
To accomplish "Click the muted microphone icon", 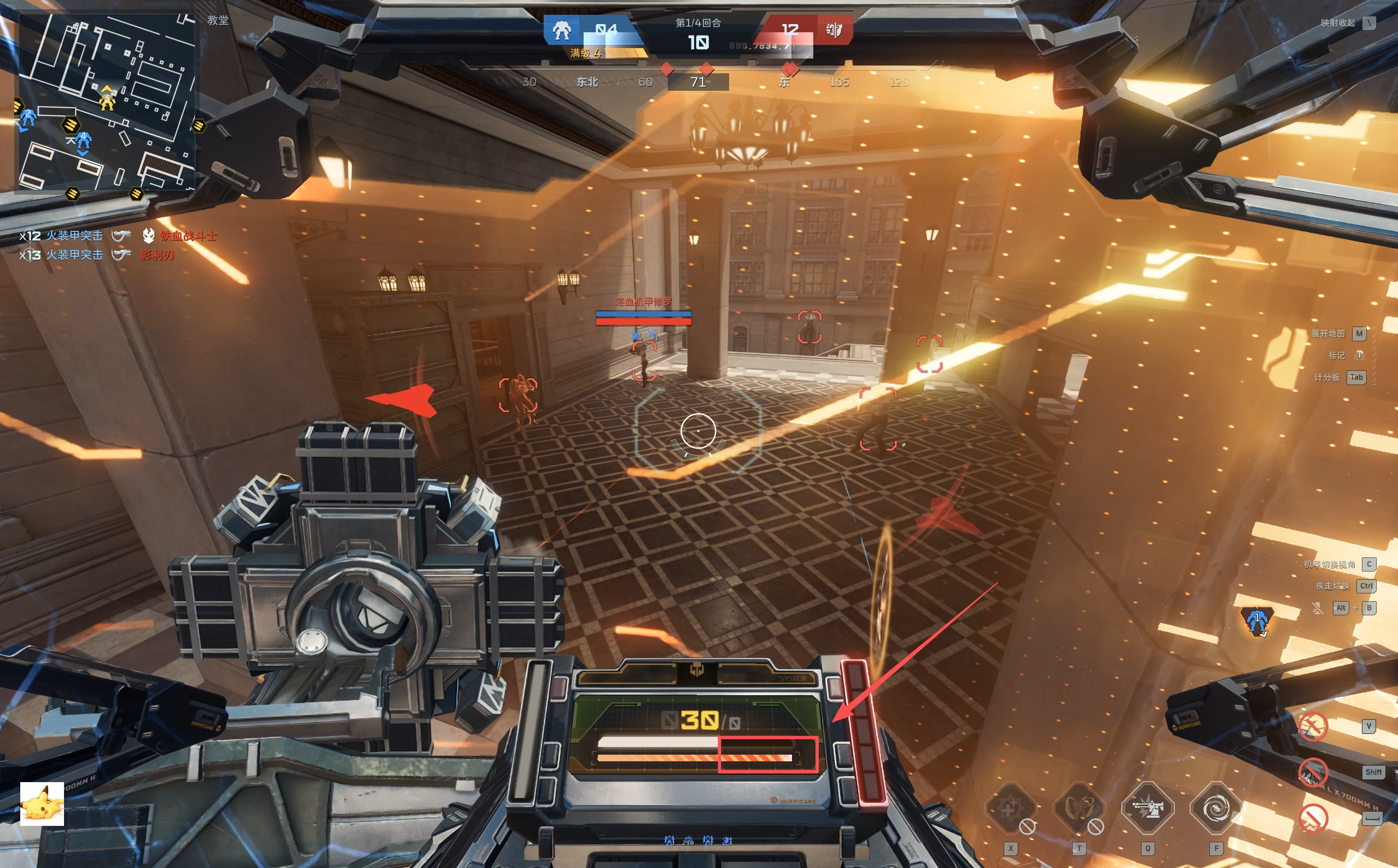I will tap(1318, 608).
